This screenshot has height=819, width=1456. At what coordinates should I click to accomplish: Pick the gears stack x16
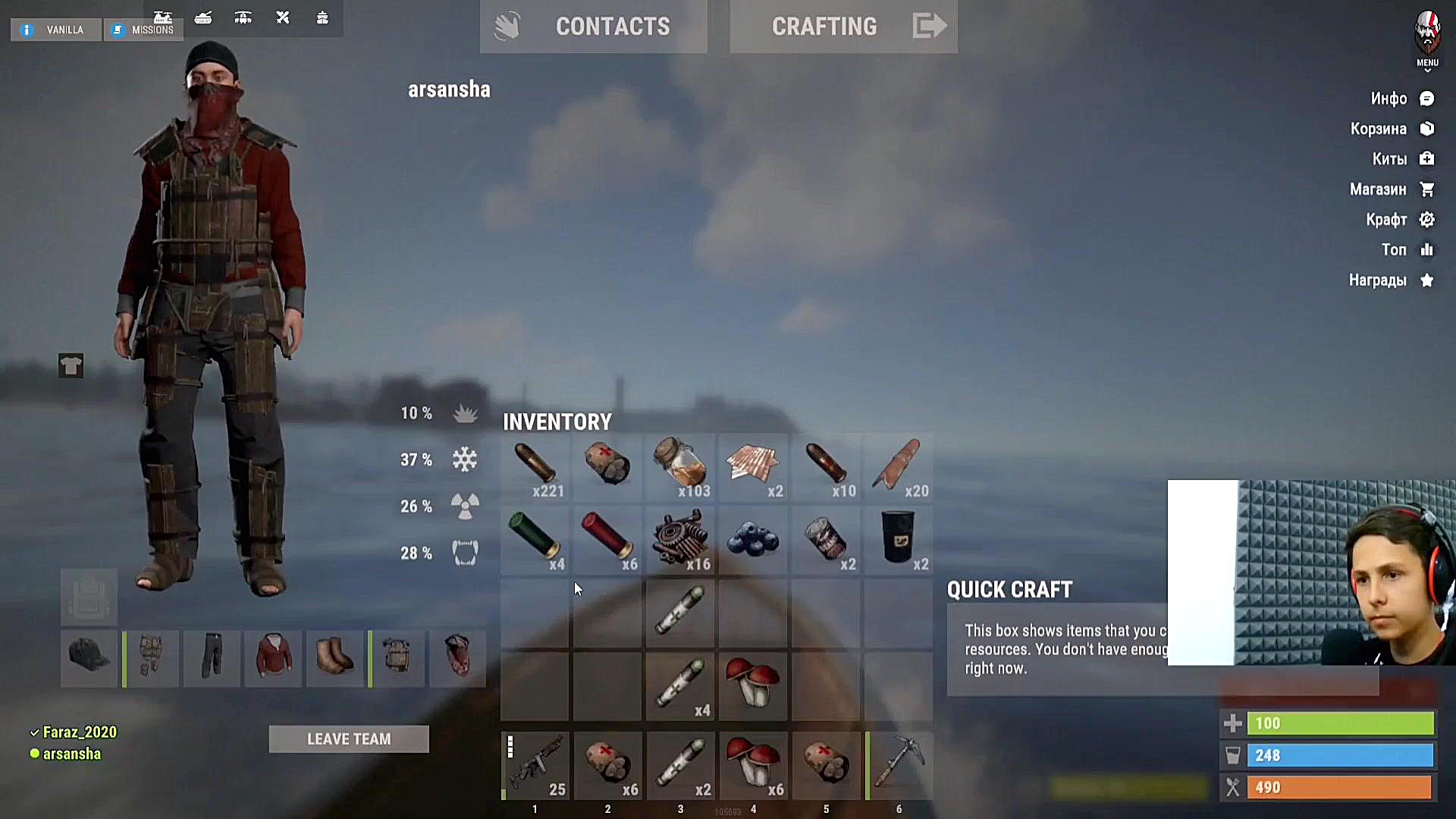[x=680, y=540]
